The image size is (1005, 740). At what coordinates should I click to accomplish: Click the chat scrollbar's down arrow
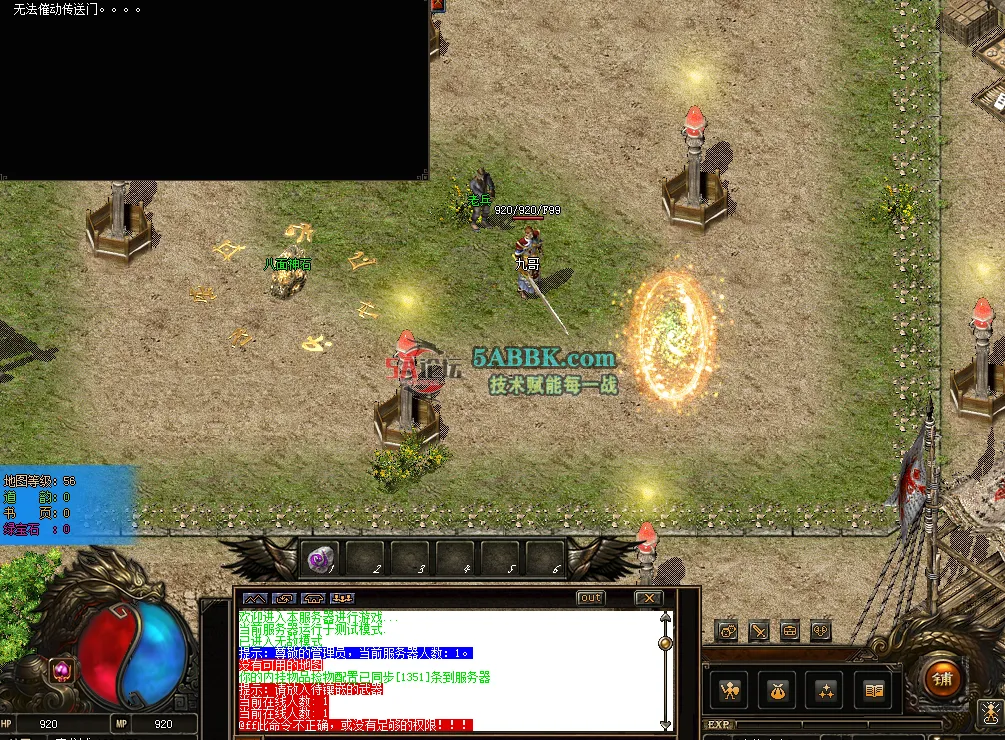[x=665, y=724]
